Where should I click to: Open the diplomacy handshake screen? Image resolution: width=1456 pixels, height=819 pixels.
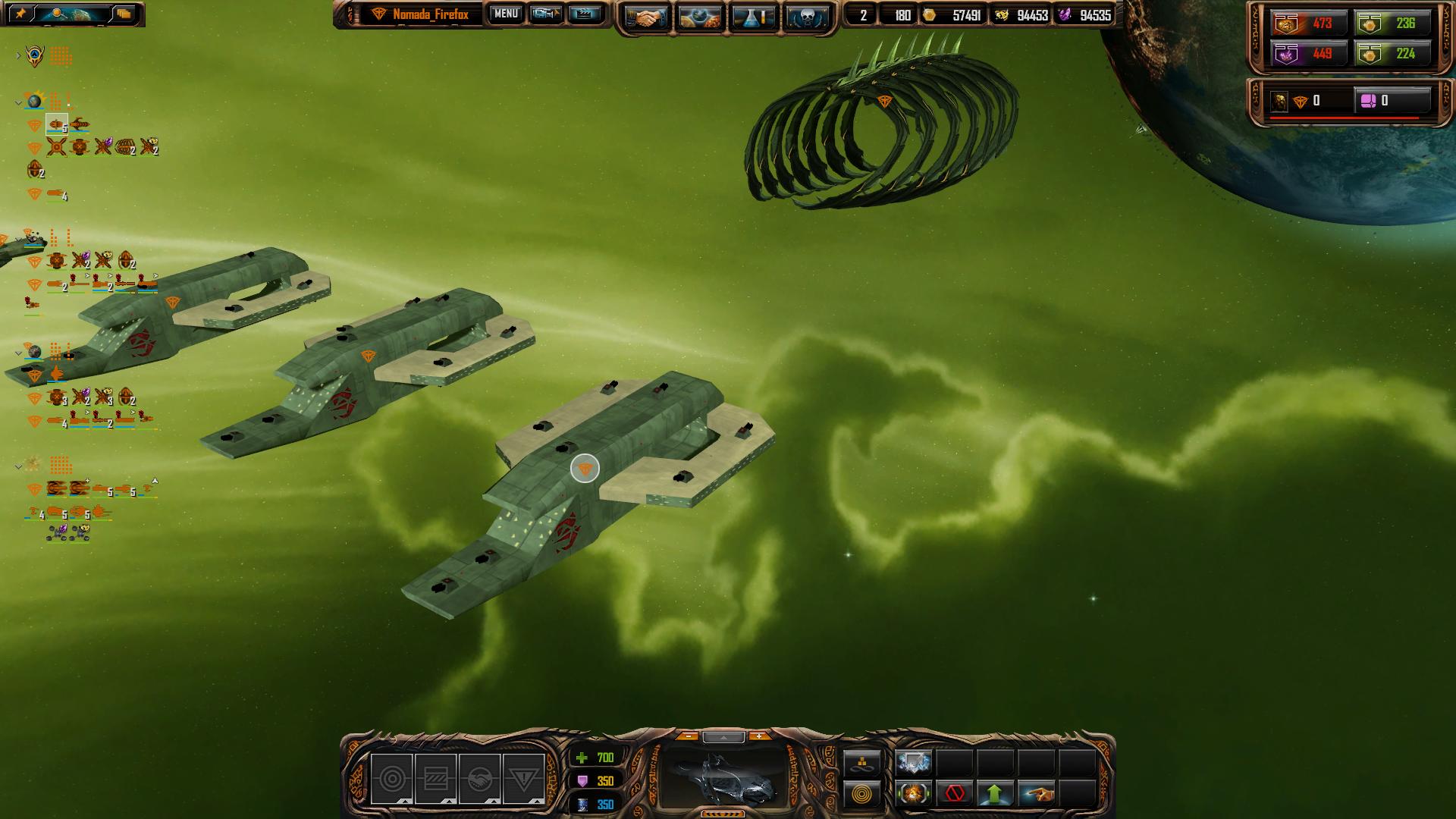[x=647, y=17]
